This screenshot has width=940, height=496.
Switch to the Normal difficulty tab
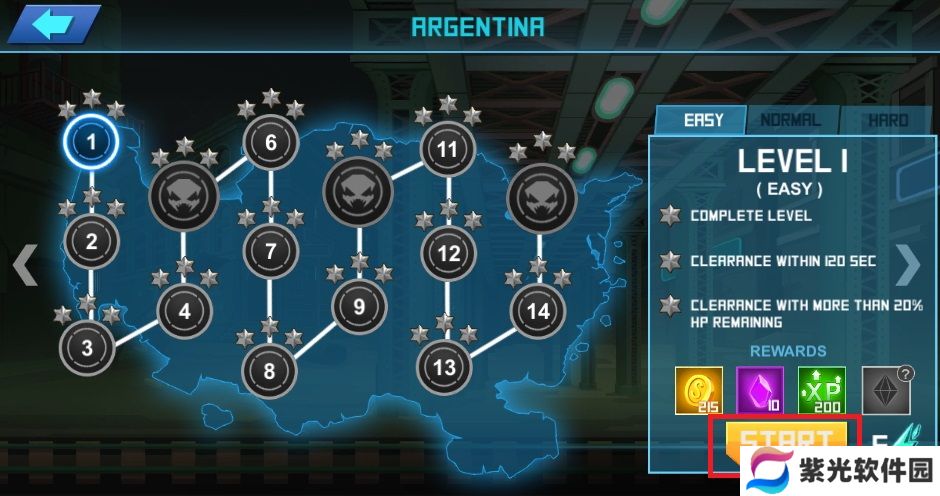(791, 120)
